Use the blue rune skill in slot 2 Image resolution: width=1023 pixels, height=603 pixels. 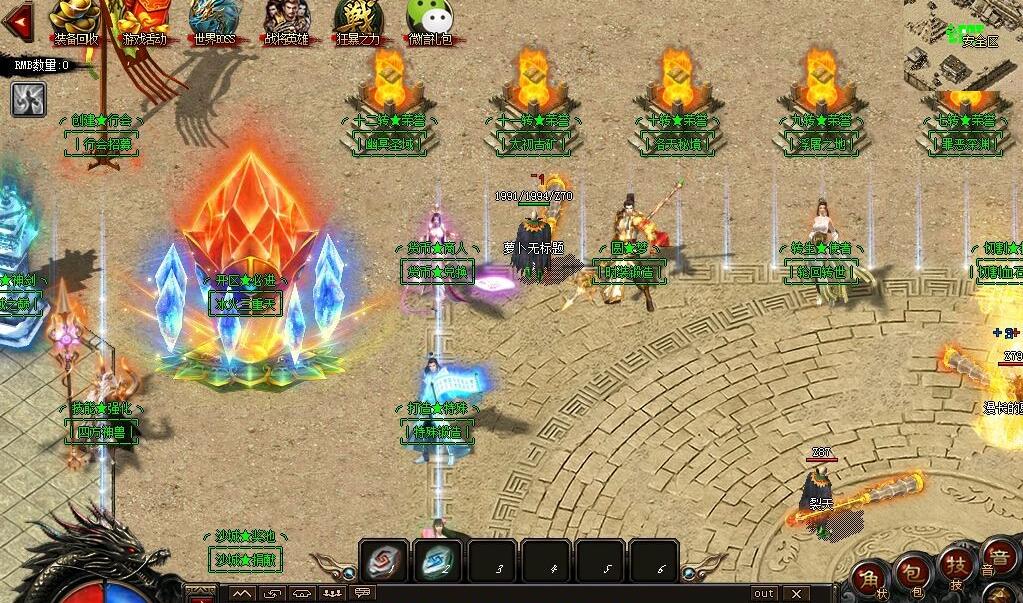pyautogui.click(x=437, y=561)
